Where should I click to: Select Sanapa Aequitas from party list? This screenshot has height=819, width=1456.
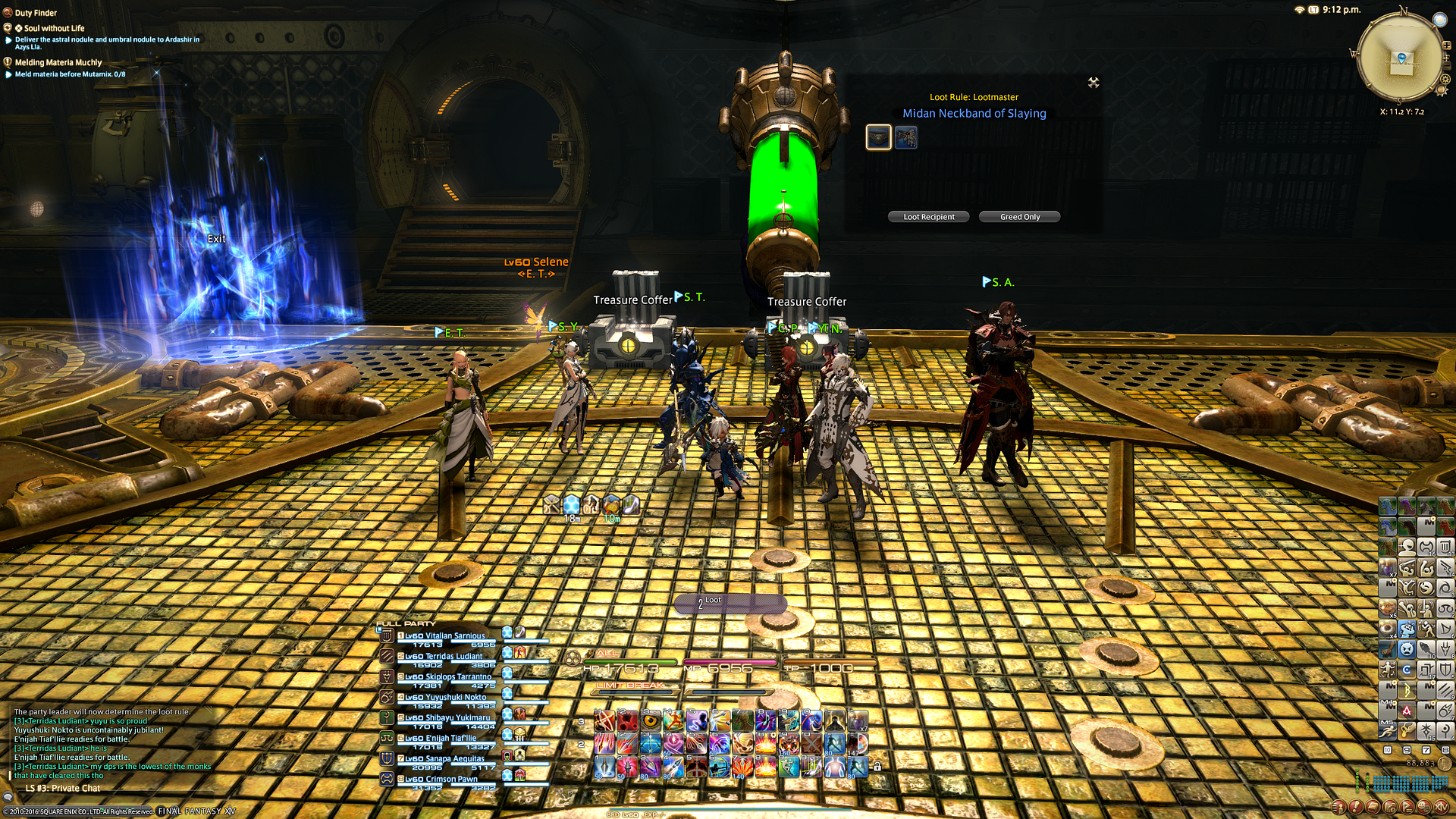(444, 758)
